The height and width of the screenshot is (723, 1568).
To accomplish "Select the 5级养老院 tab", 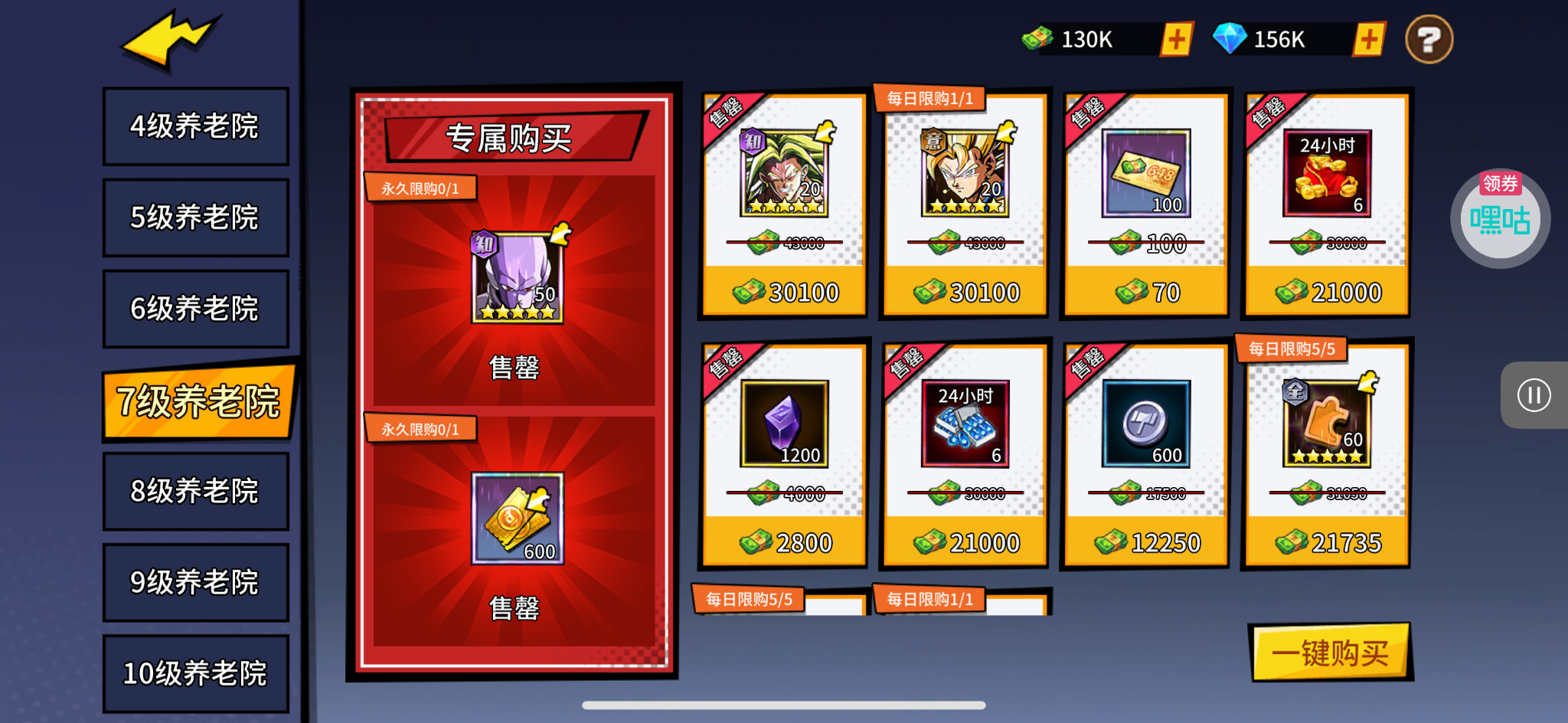I will pos(195,218).
